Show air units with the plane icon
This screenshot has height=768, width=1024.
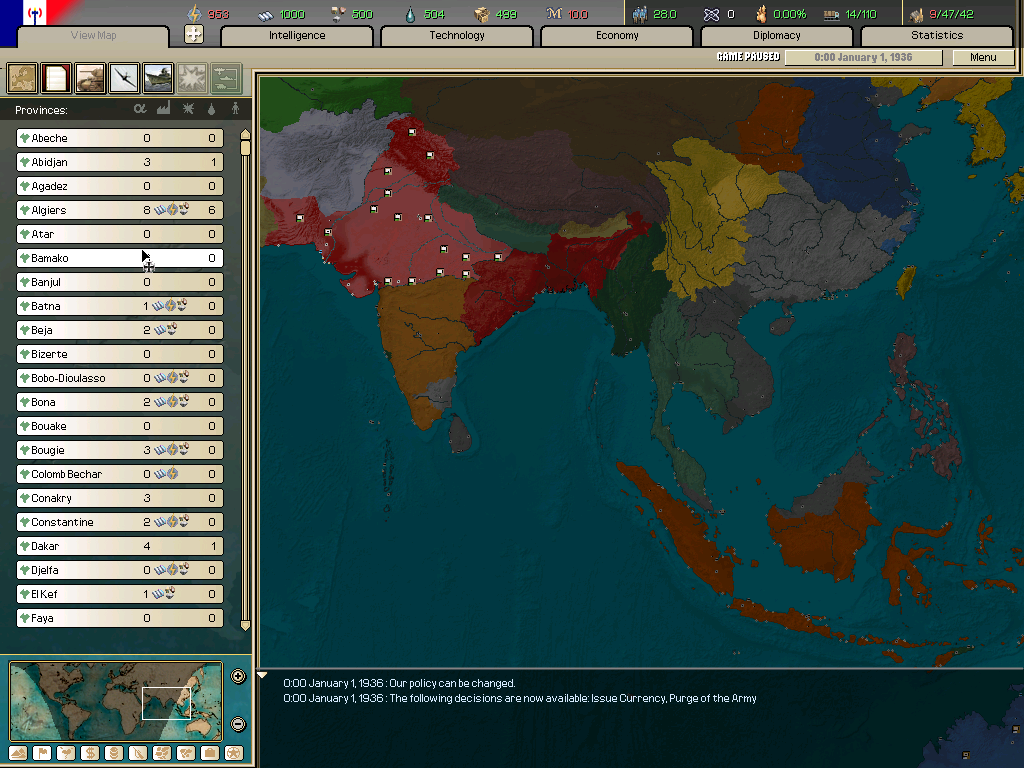[124, 76]
